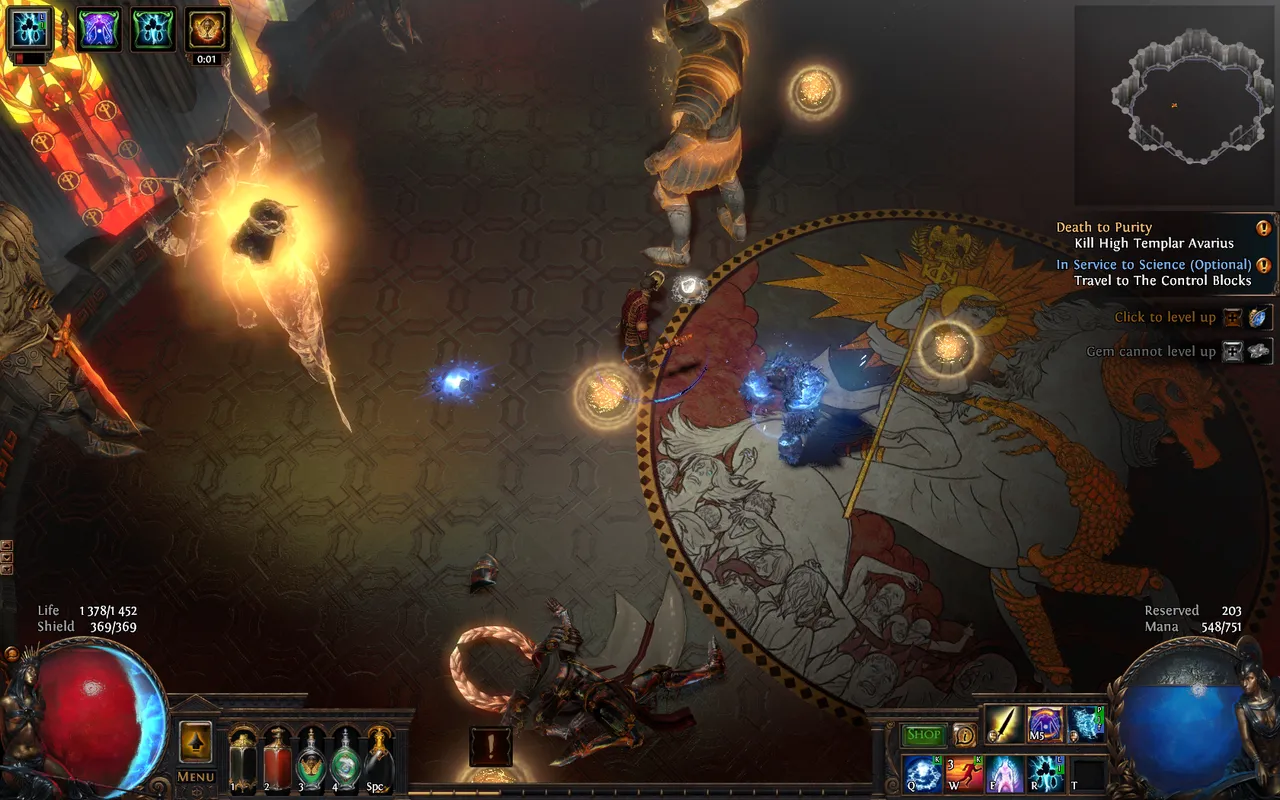Activate the lightning golem skill on R
The width and height of the screenshot is (1280, 800).
[1046, 774]
